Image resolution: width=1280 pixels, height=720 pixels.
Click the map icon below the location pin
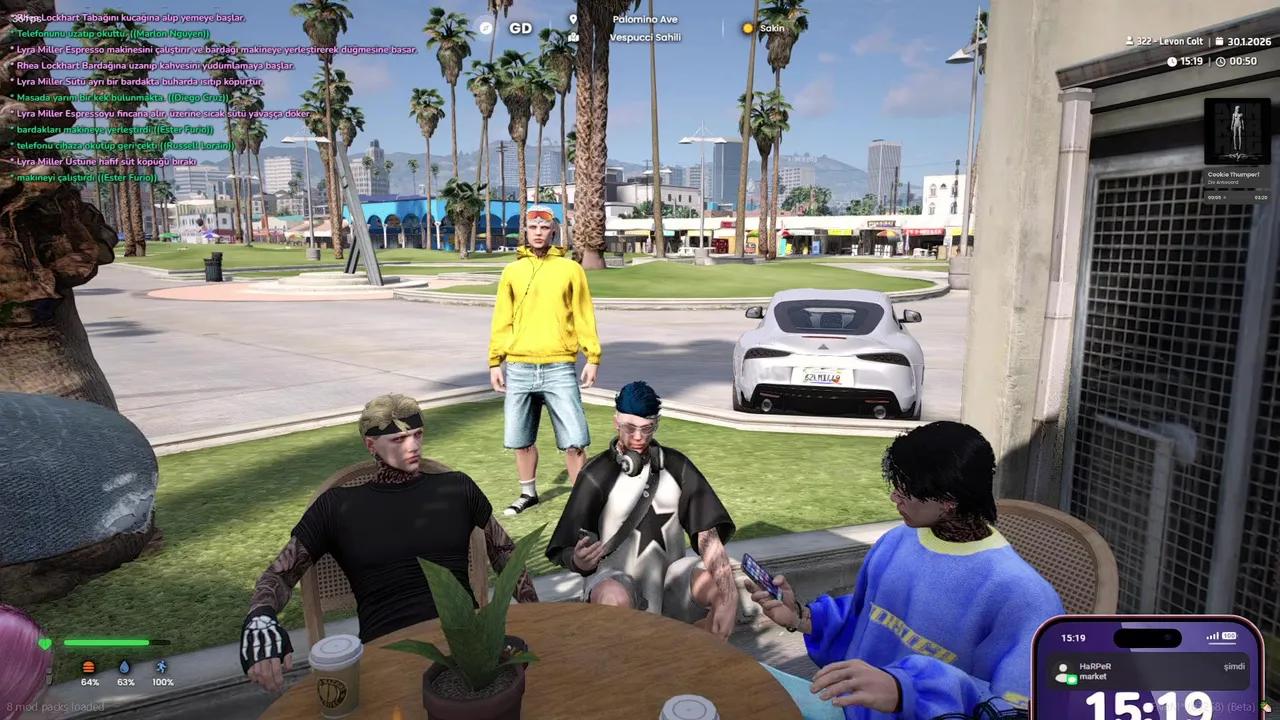point(574,37)
